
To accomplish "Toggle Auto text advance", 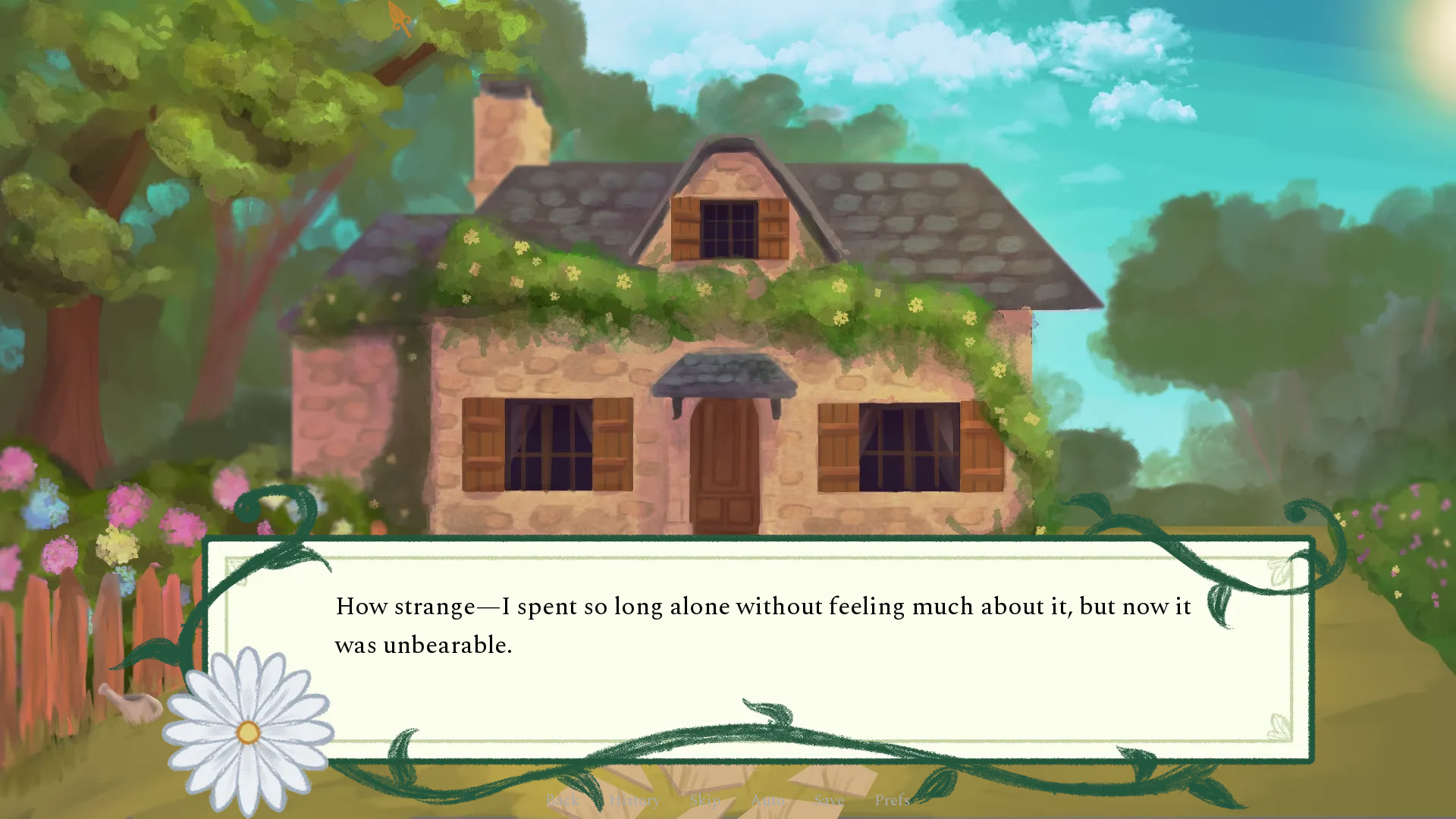I will [767, 800].
